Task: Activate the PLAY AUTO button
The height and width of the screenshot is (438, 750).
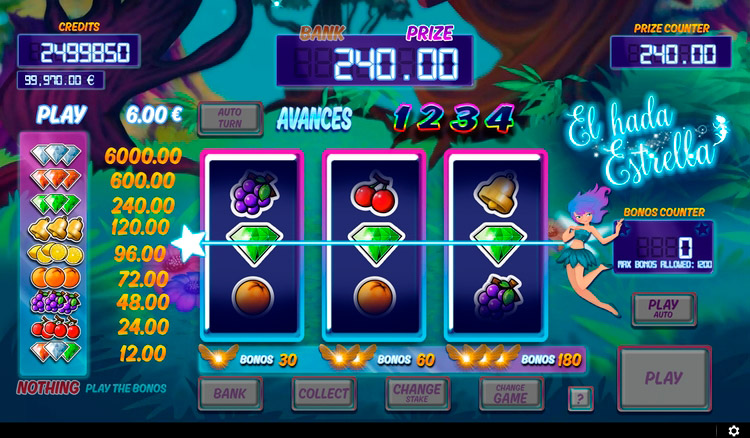Action: (663, 309)
